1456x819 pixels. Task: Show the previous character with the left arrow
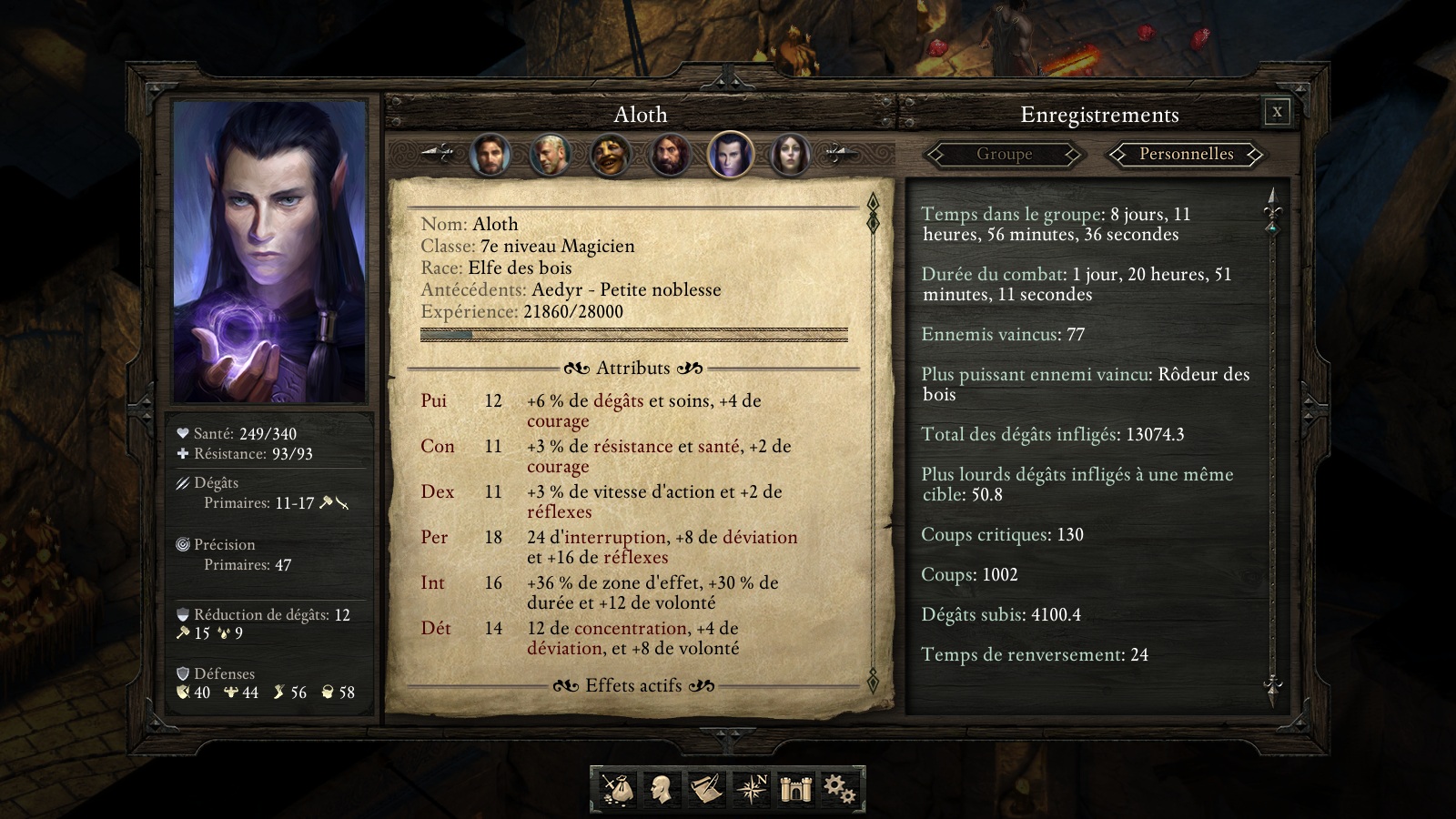[x=438, y=154]
